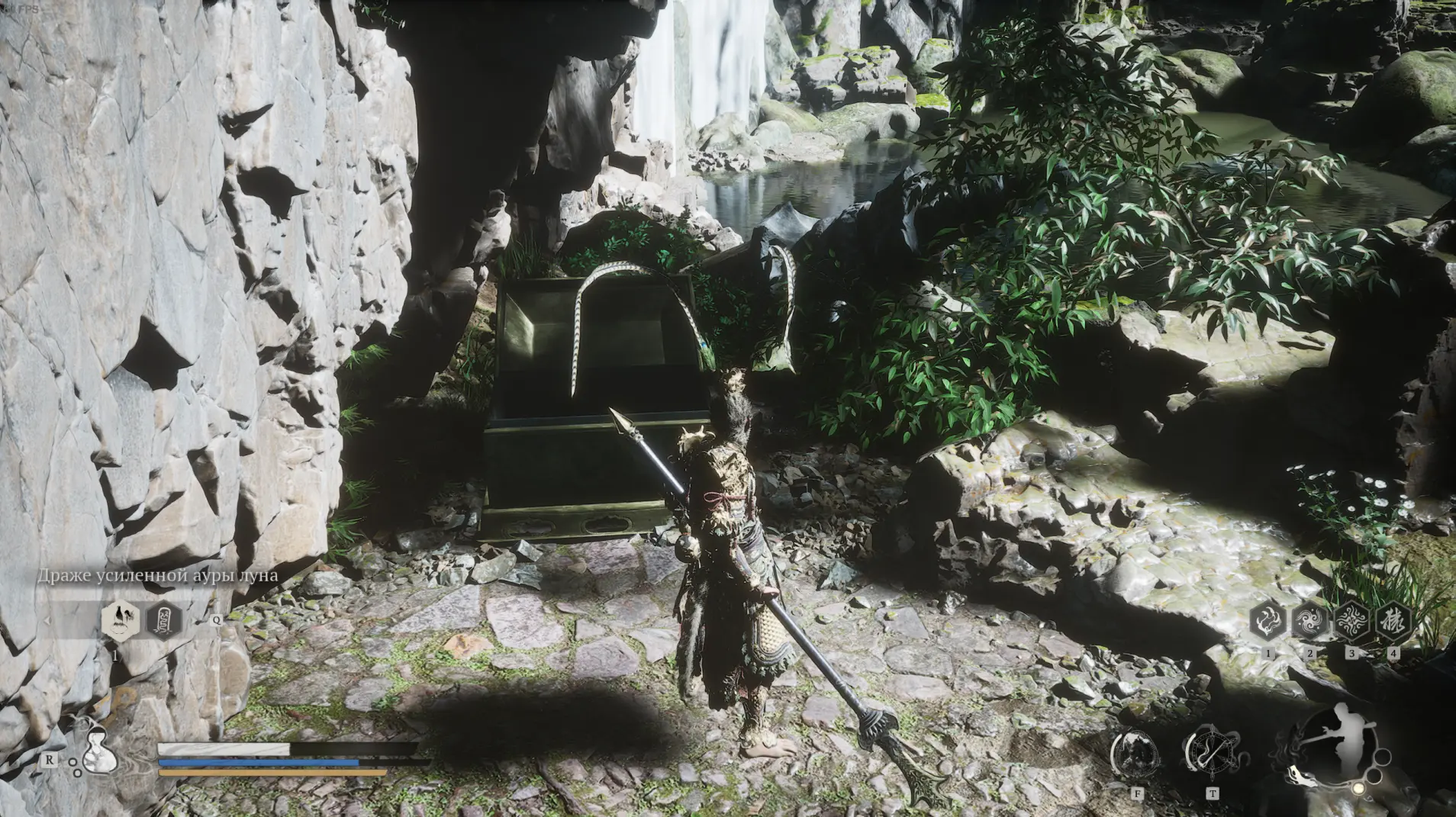The image size is (1456, 817).
Task: Cast the flame-shaped spell in slot 1
Action: 1268,622
